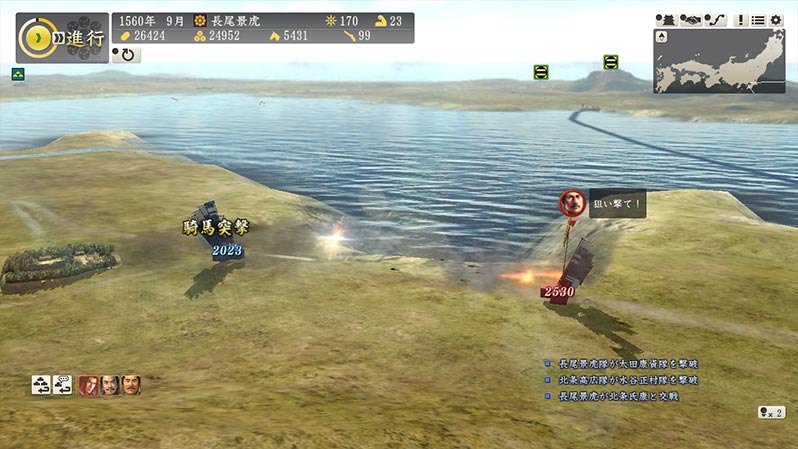
Task: Click the circular arrow refresh button
Action: click(x=129, y=55)
